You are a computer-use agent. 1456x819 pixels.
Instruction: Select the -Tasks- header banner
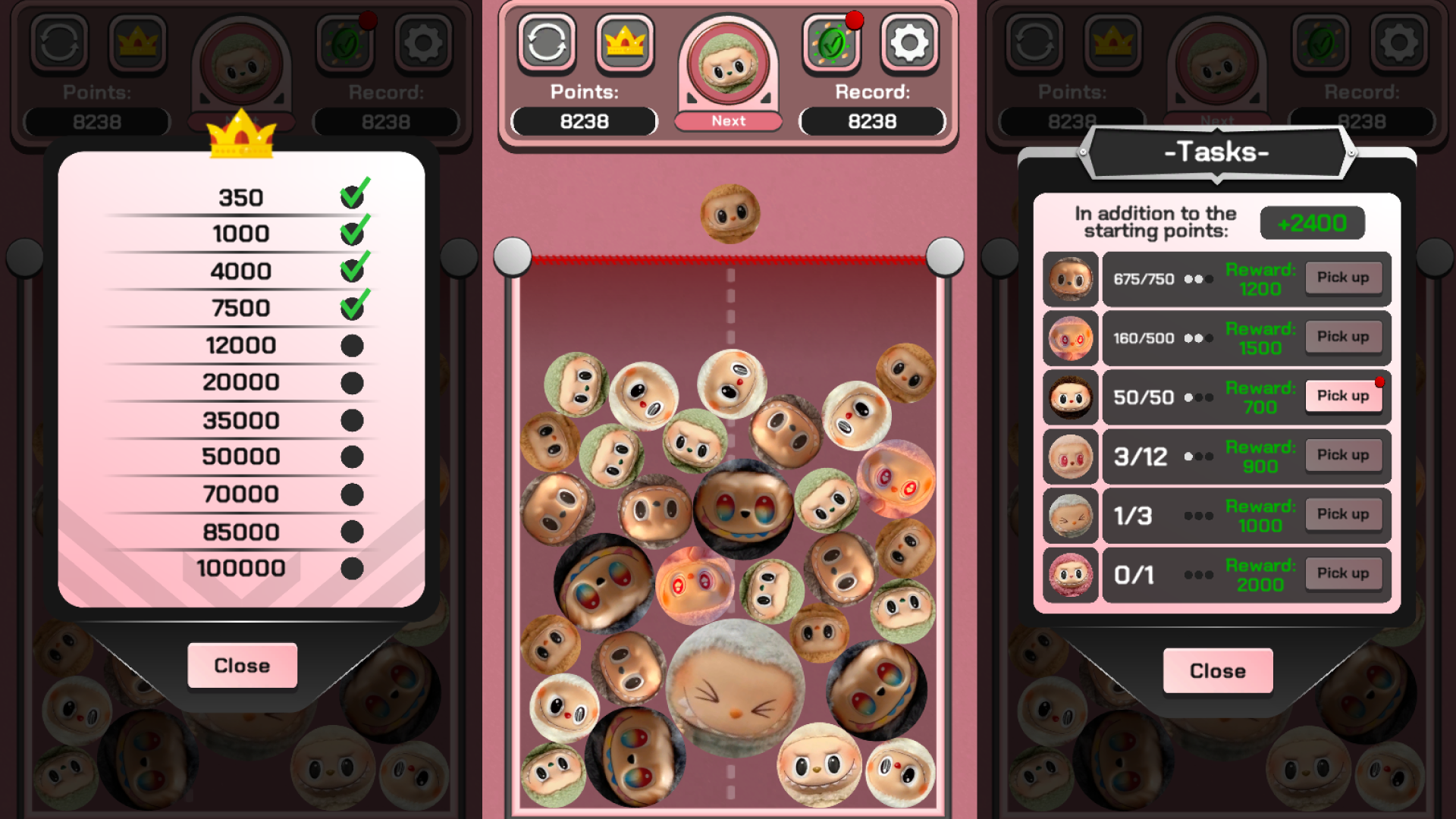(x=1217, y=152)
